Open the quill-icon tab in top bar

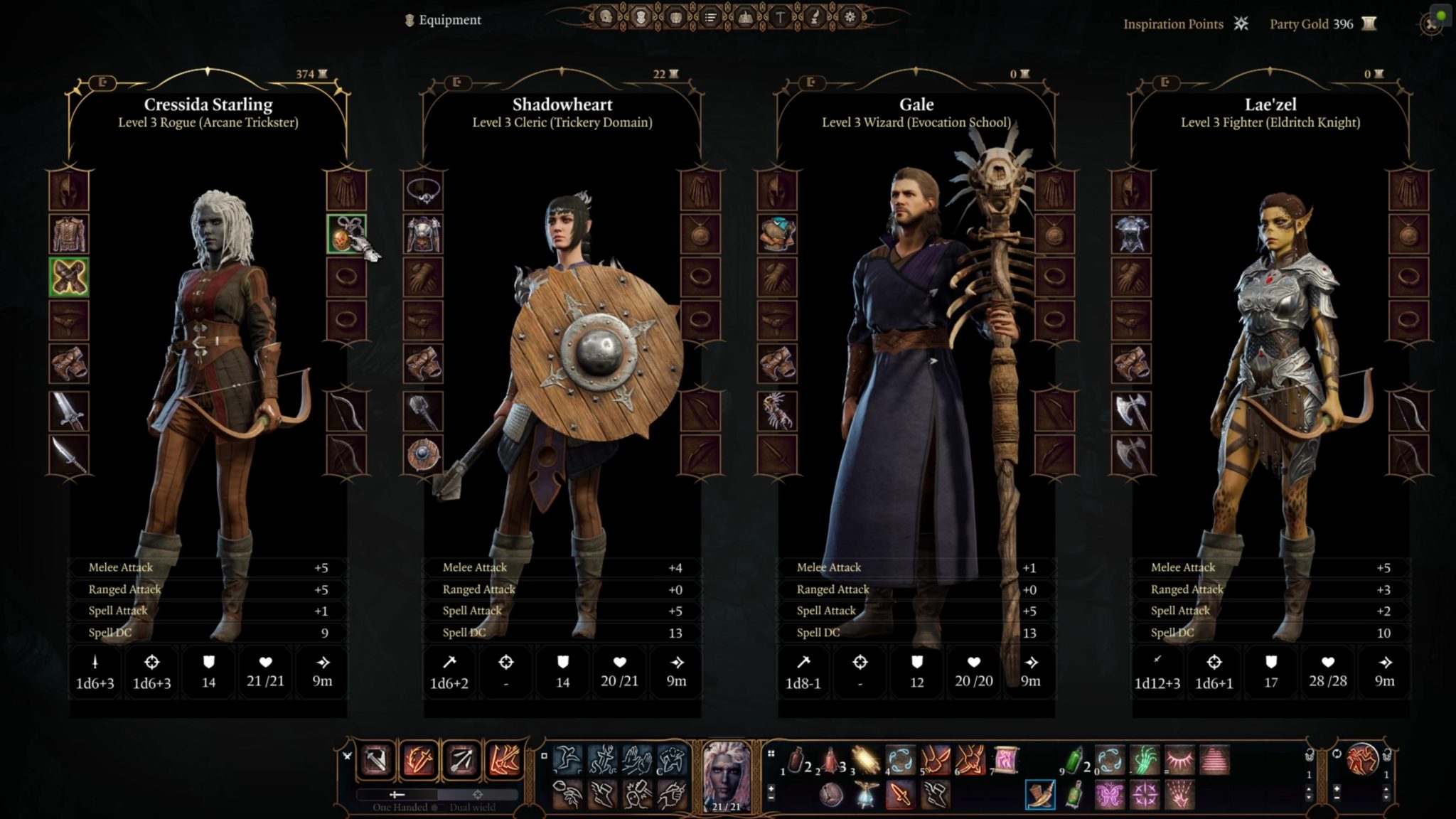point(815,17)
